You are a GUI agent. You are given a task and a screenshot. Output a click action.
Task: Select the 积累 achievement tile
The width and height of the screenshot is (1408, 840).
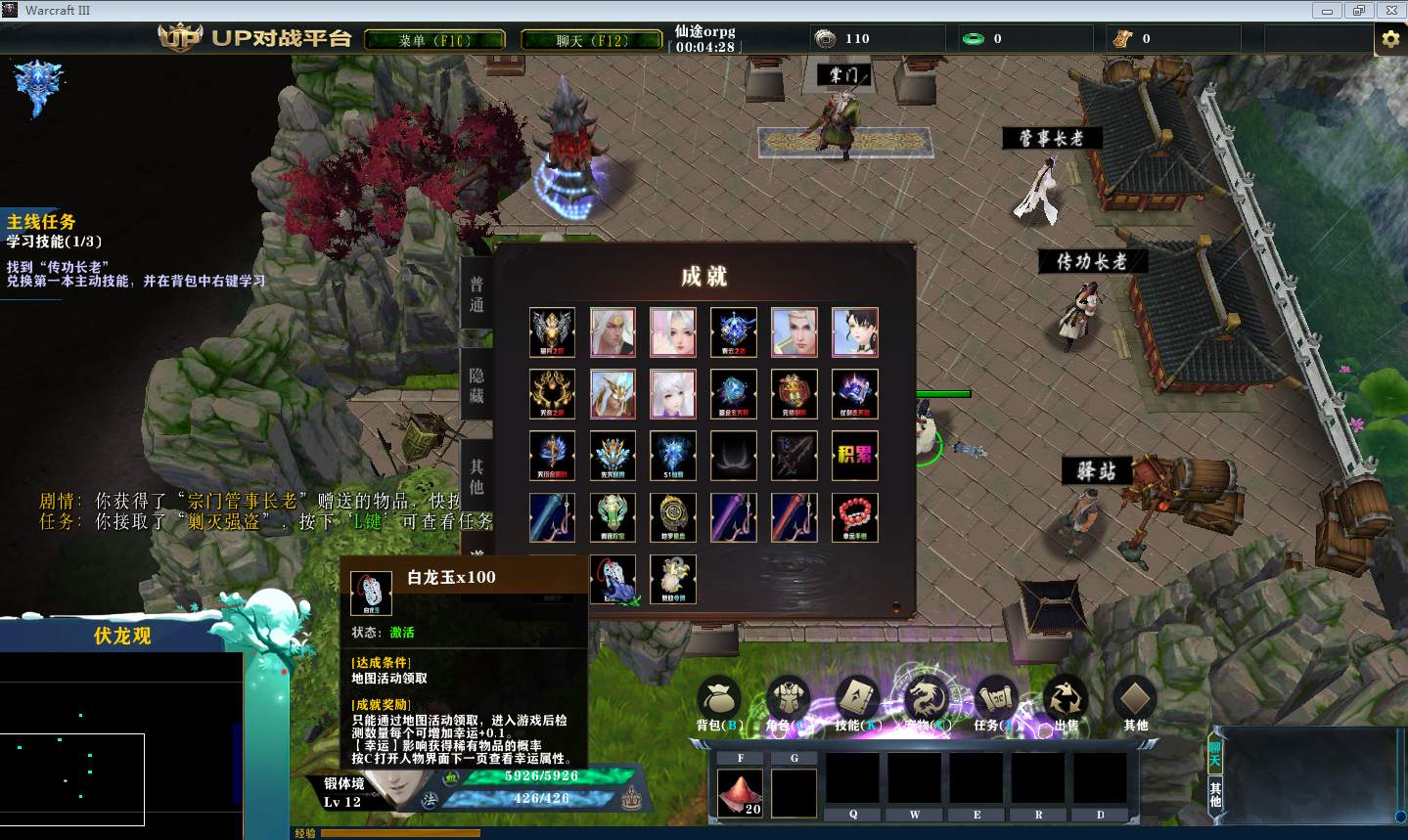(x=854, y=456)
